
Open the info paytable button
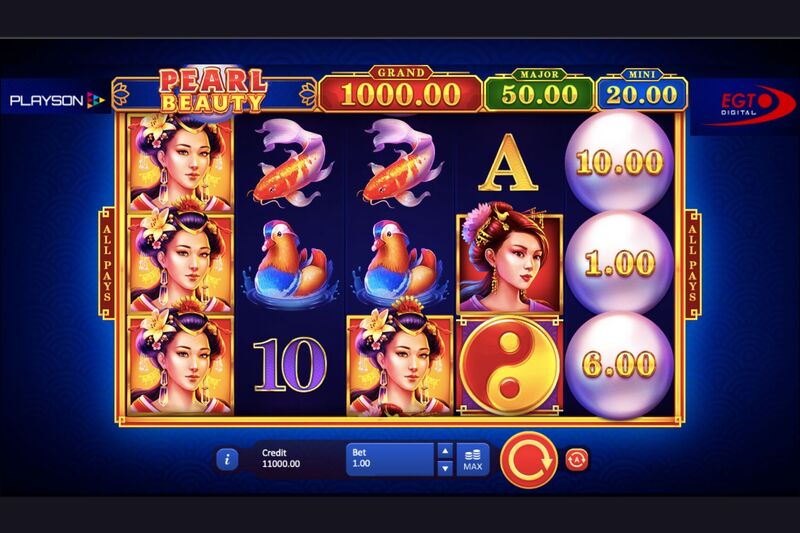tap(229, 459)
